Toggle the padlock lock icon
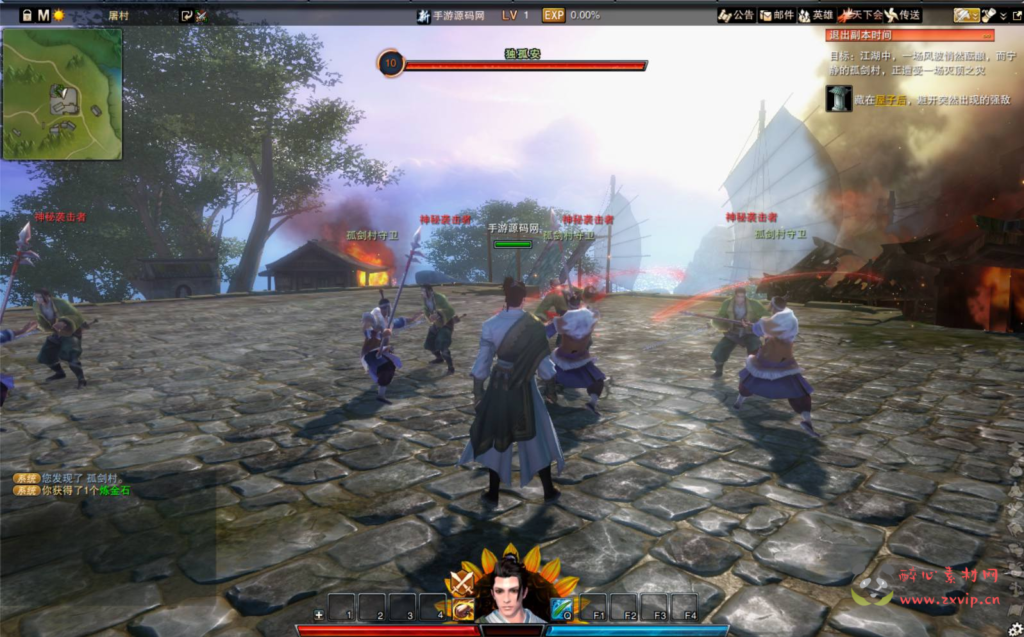This screenshot has height=637, width=1024. coord(27,15)
